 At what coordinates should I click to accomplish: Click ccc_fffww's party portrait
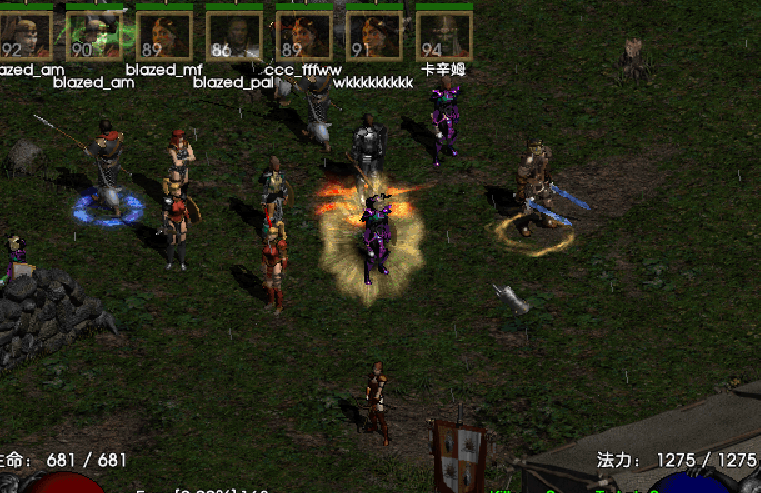point(304,35)
